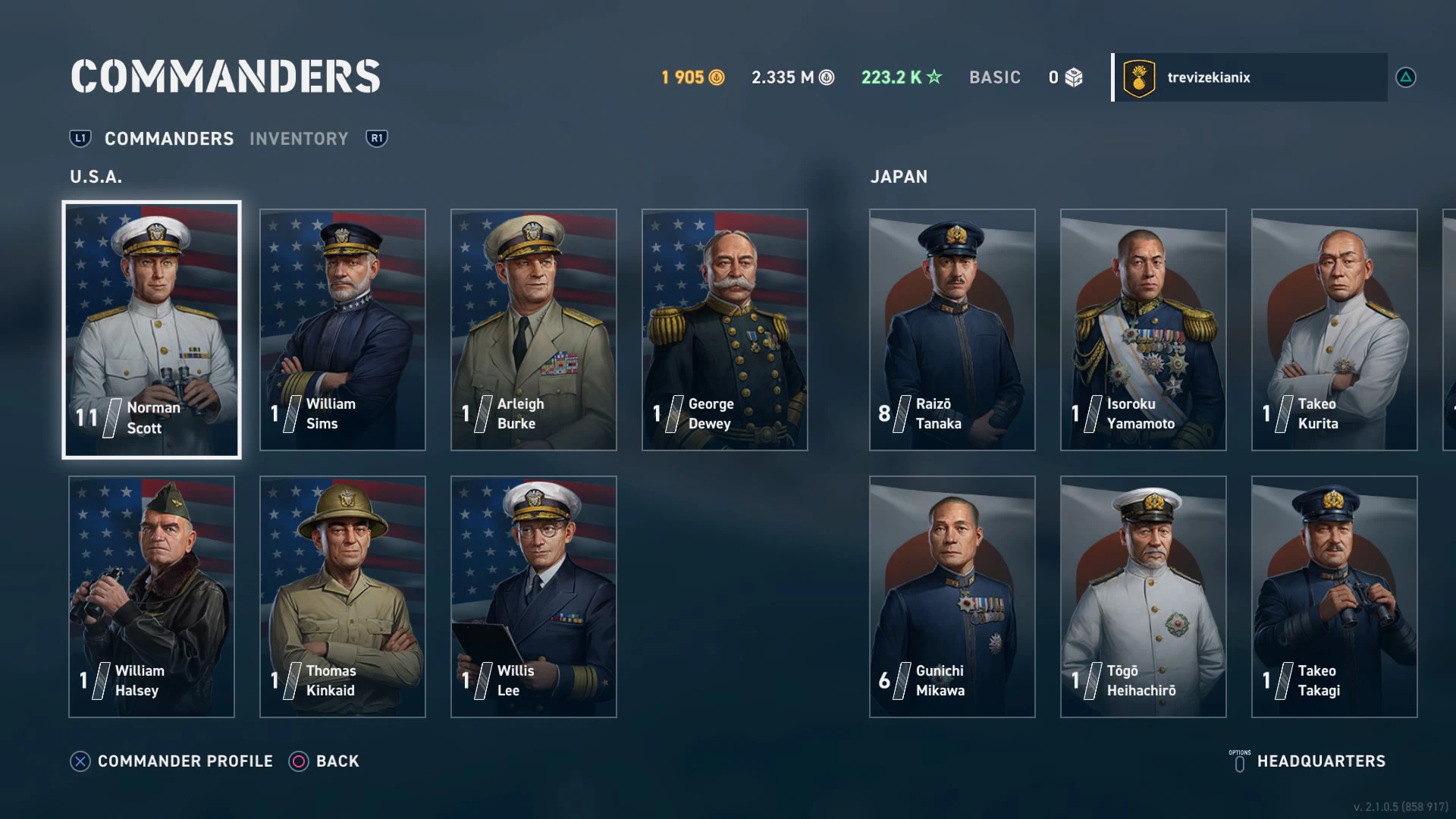This screenshot has width=1456, height=819.
Task: Show the Commanders tab
Action: (169, 139)
